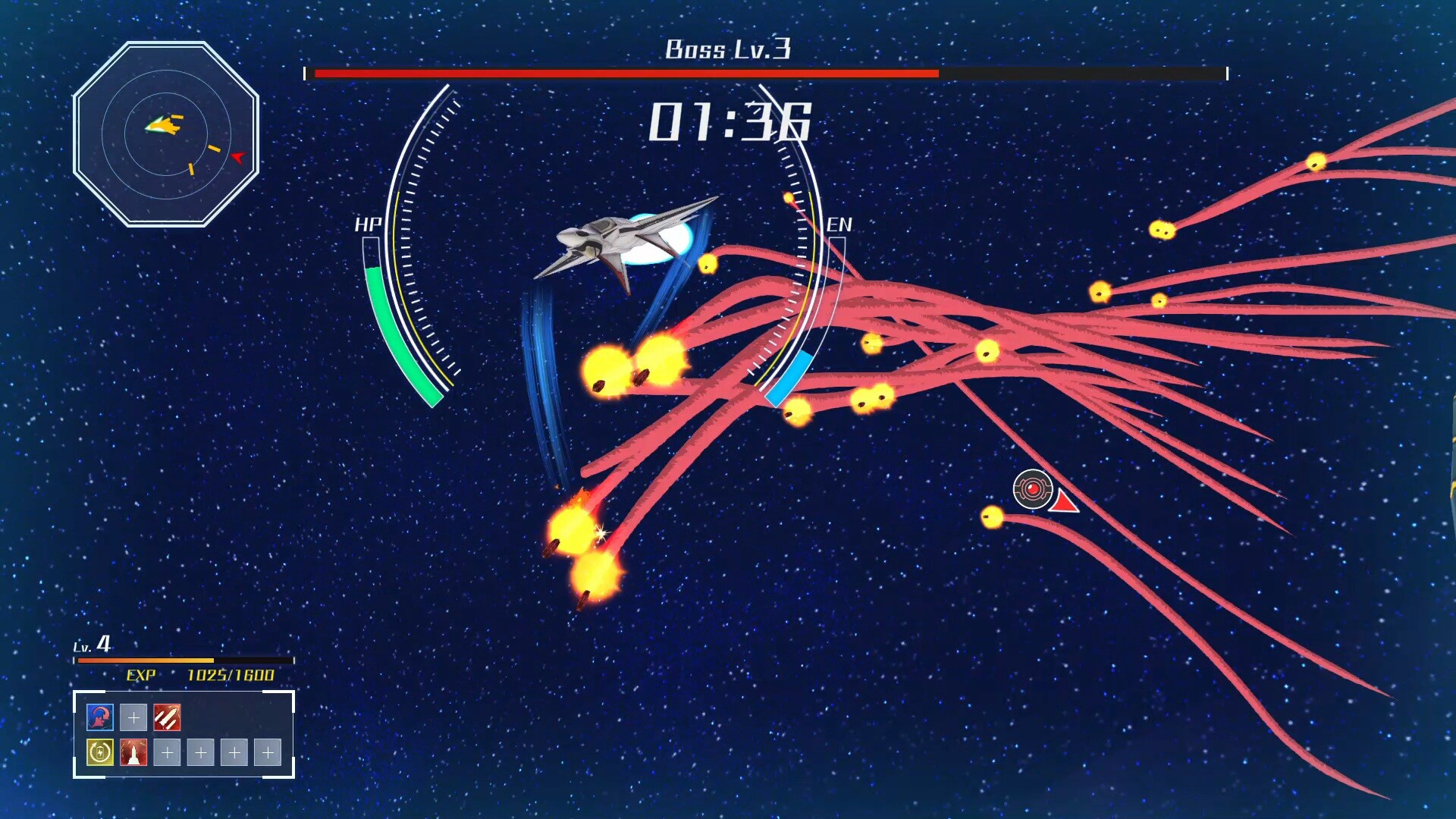Choose the red single rocket skill icon
The image size is (1456, 819).
(133, 752)
